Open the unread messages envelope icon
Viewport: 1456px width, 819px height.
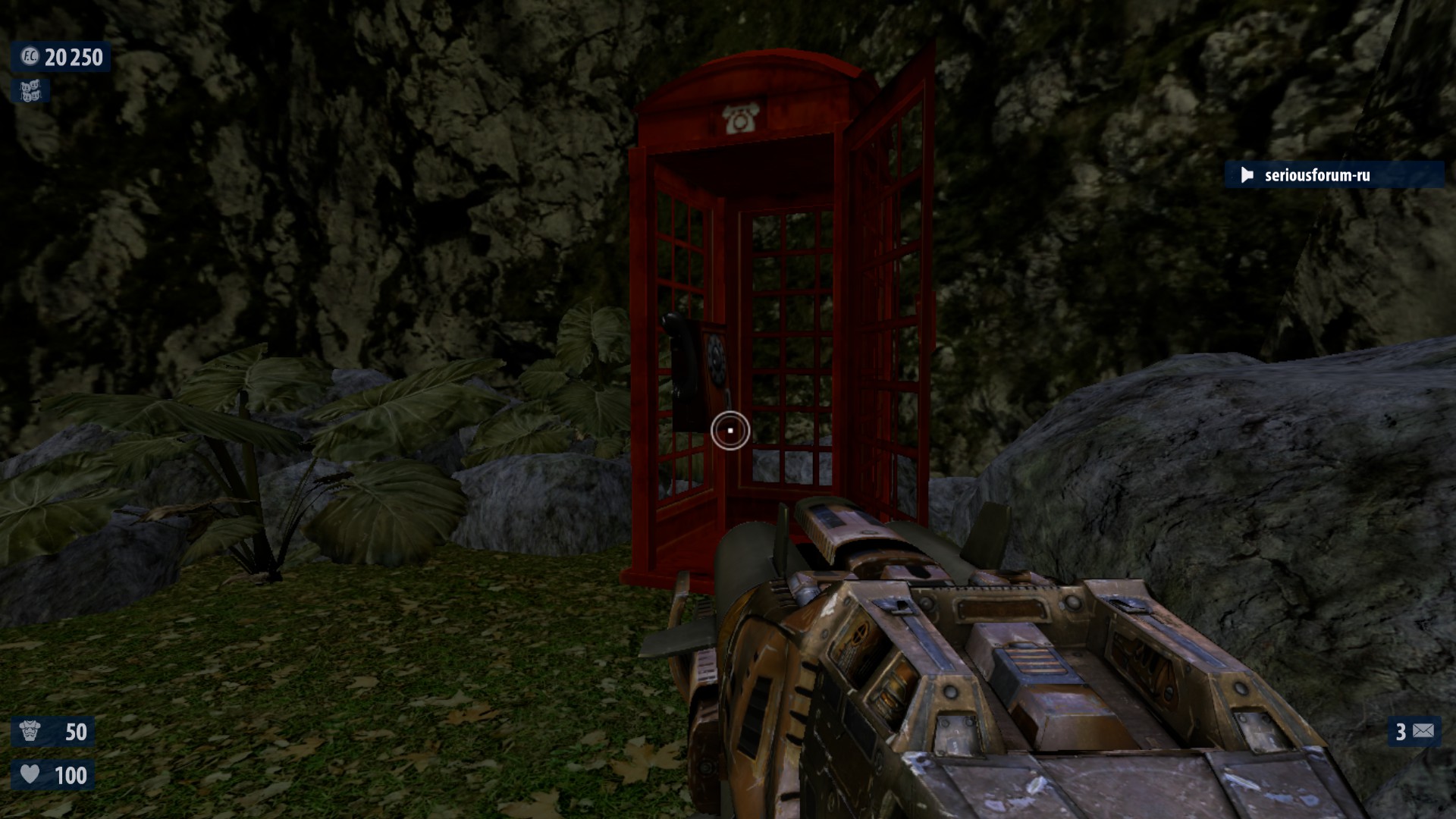coord(1423,731)
